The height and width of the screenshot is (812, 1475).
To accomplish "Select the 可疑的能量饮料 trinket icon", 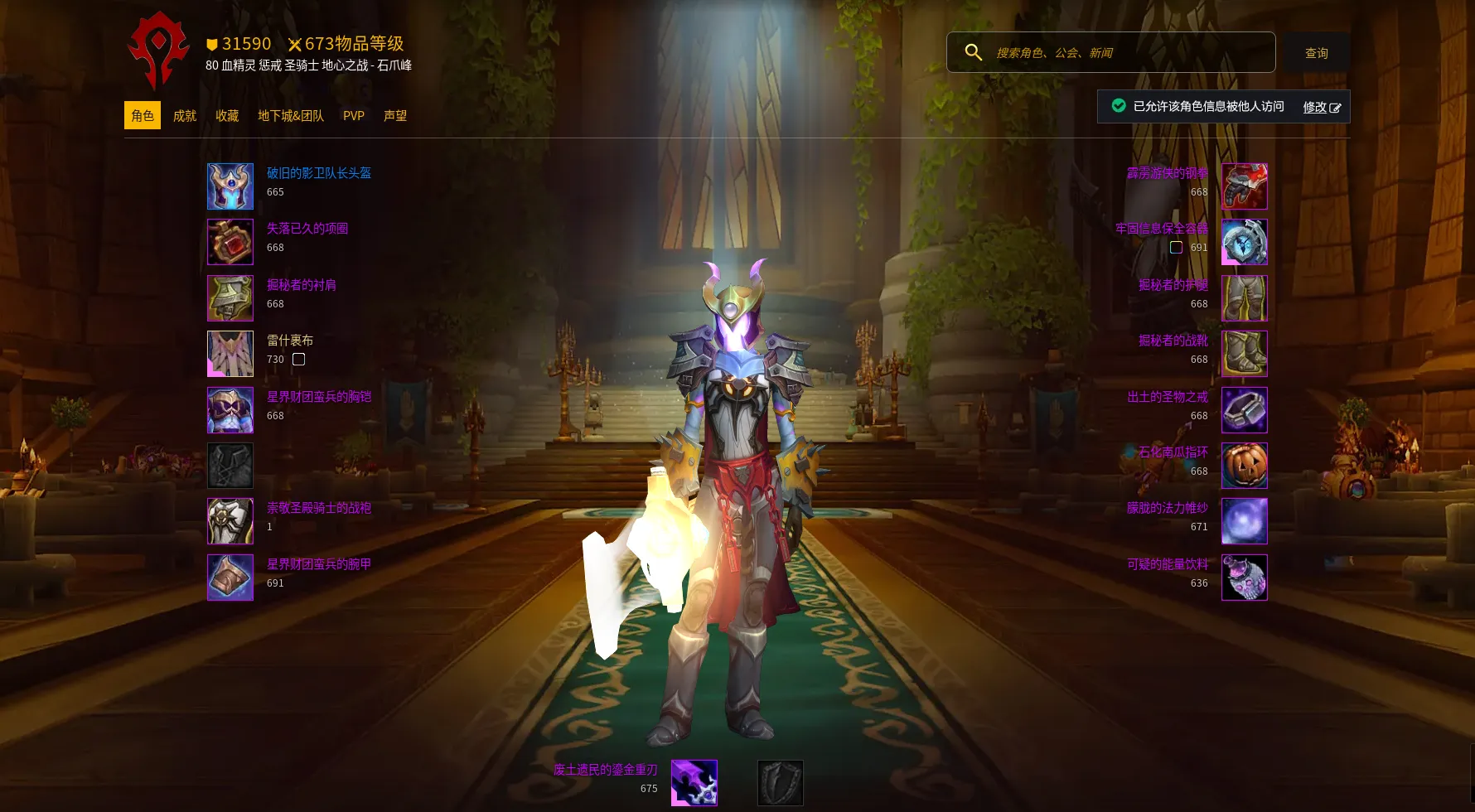I will [1245, 578].
